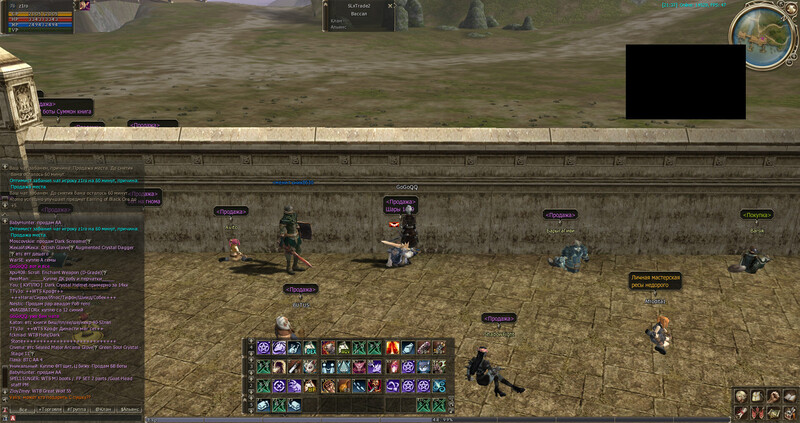Viewport: 800px width, 423px height.
Task: Use the DEX buff skill icon
Action: click(310, 348)
